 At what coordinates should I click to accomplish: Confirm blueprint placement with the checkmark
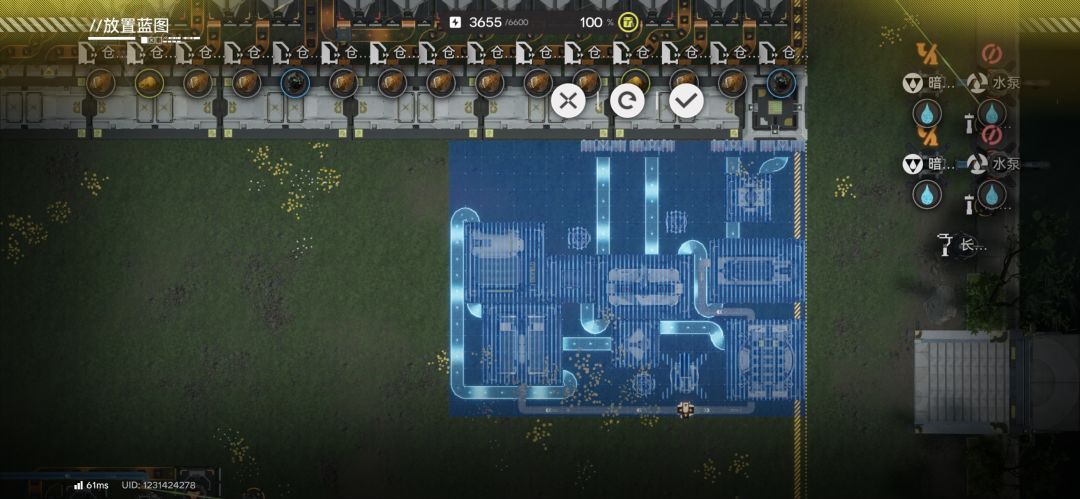click(x=686, y=100)
